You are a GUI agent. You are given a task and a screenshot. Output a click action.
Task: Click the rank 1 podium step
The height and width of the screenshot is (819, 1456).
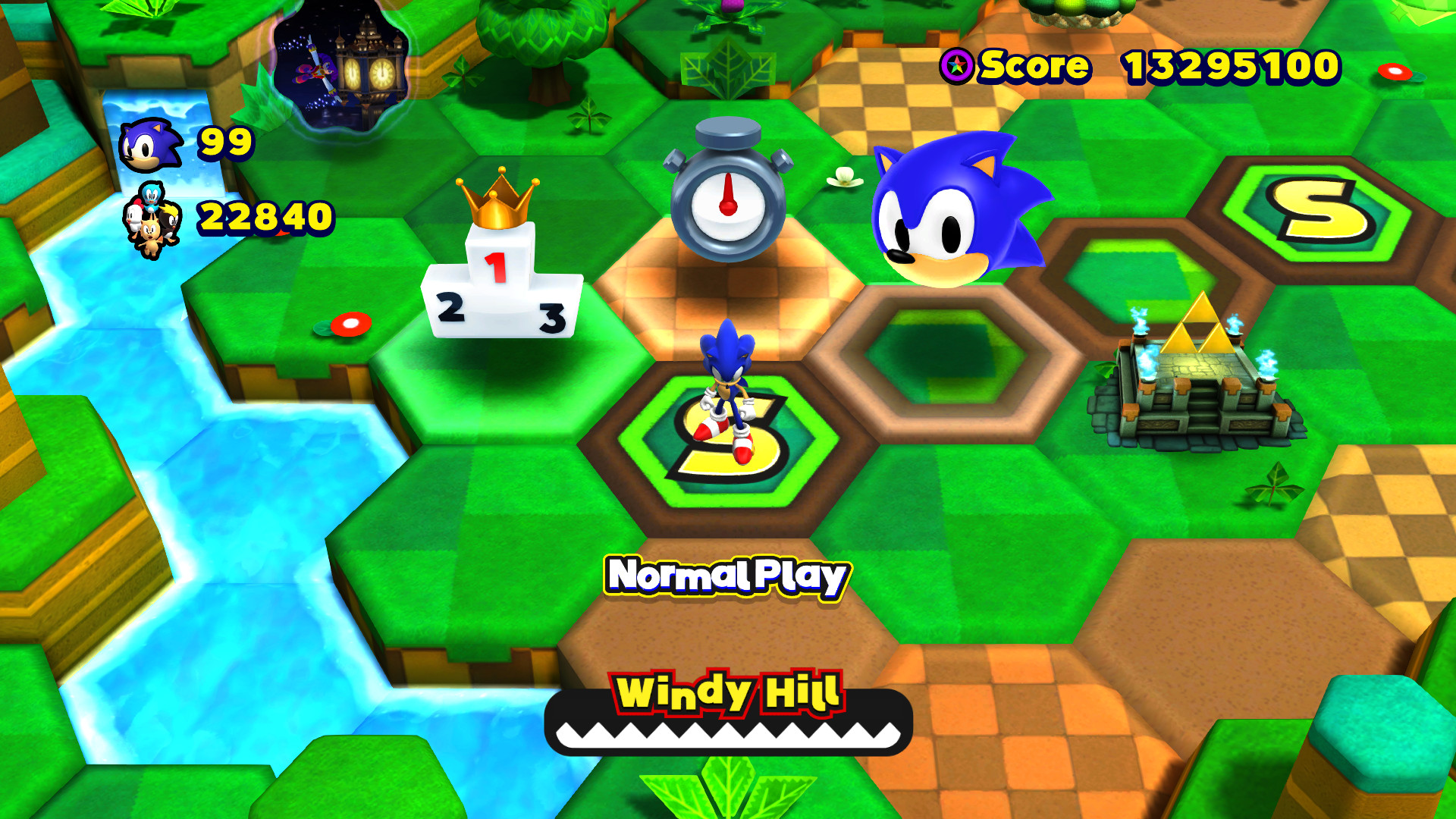coord(498,265)
